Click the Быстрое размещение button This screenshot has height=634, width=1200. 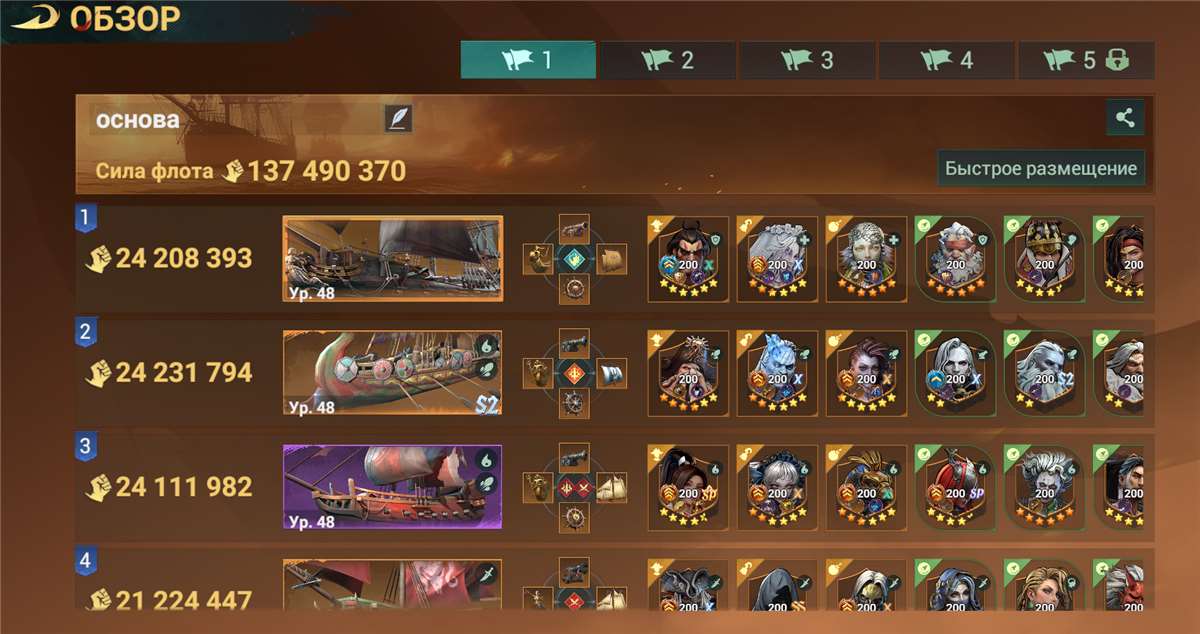(x=1041, y=168)
